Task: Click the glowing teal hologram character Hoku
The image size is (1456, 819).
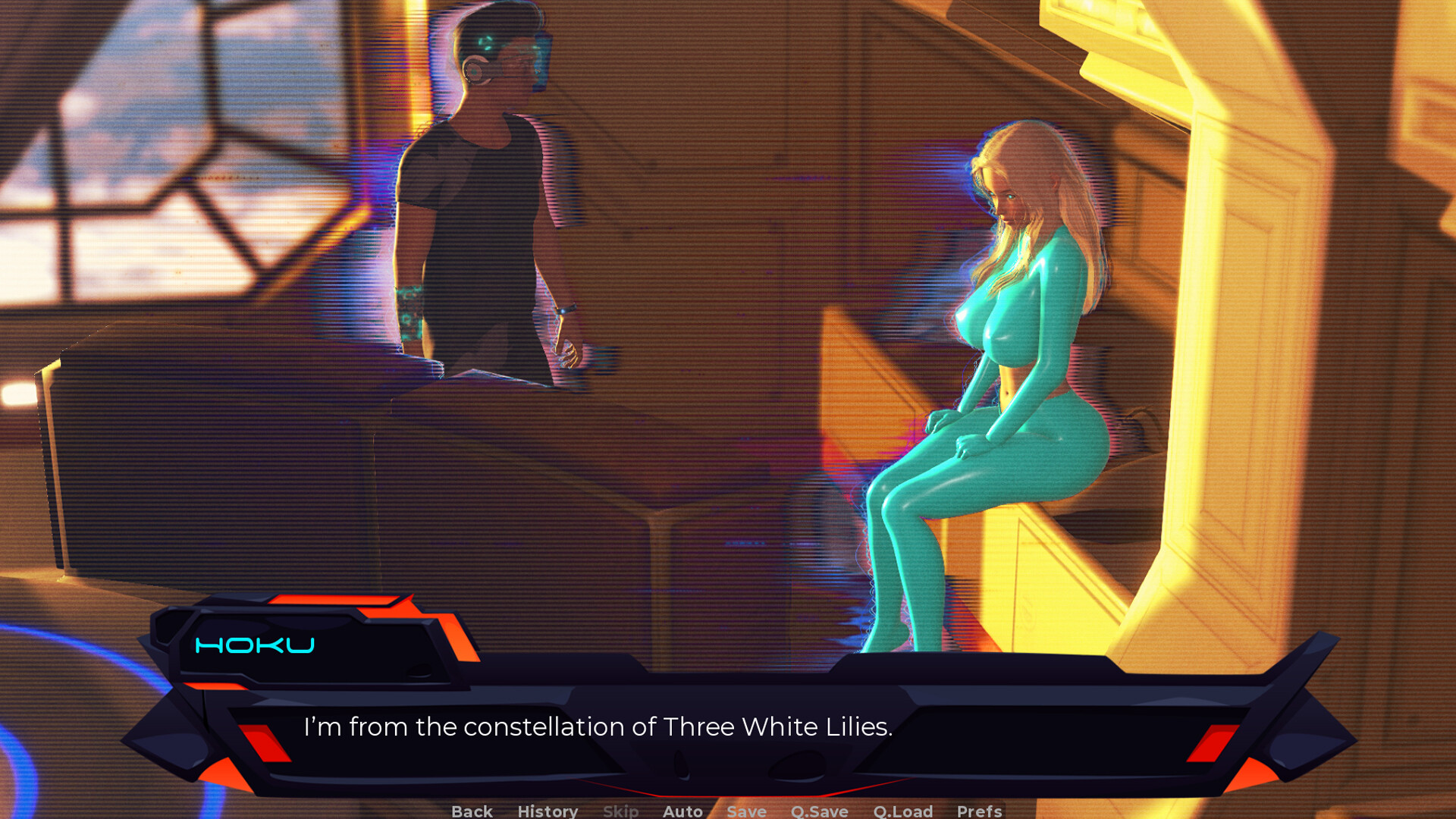Action: coord(1009,356)
